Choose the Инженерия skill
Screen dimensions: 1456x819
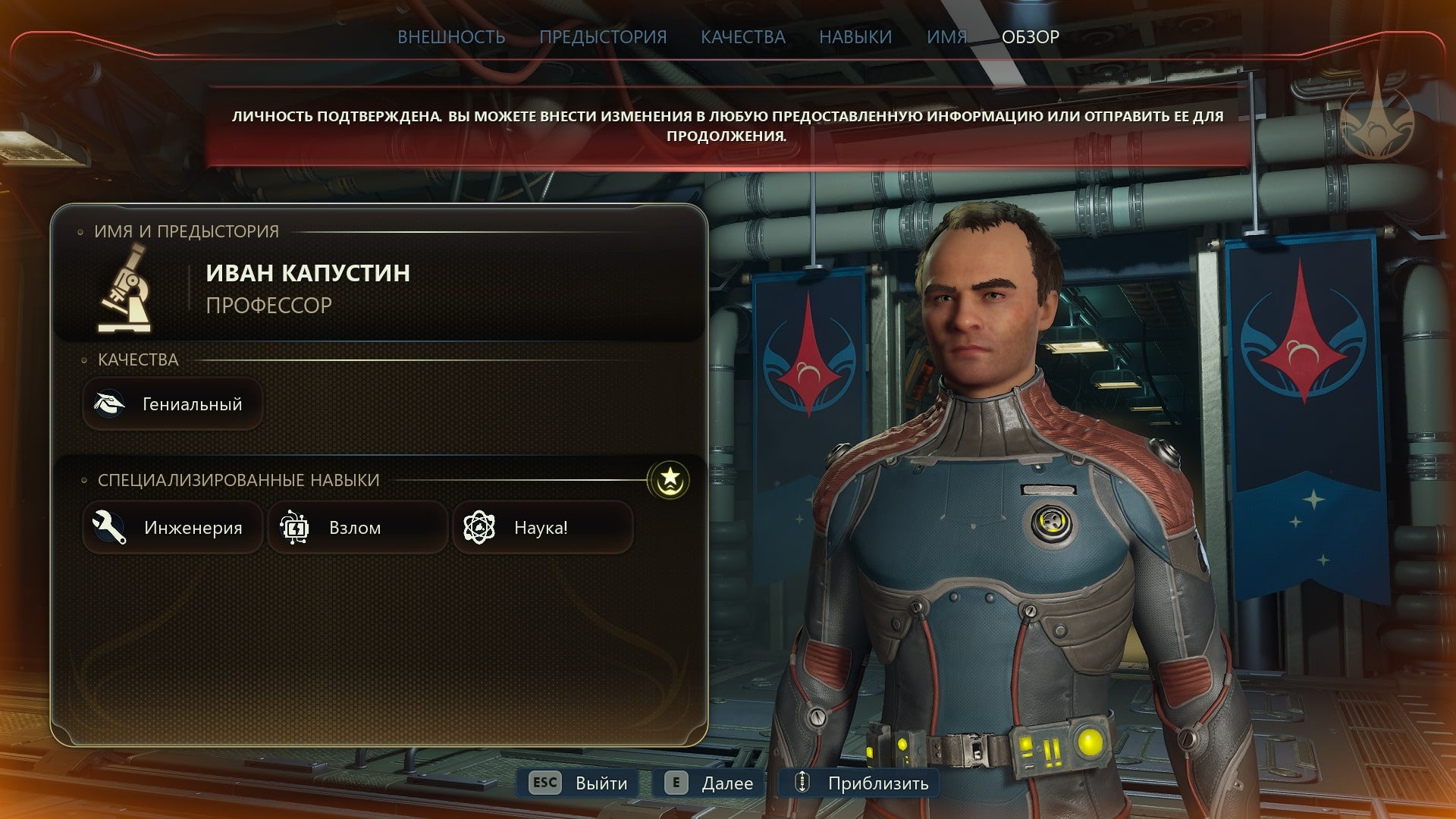pyautogui.click(x=173, y=528)
